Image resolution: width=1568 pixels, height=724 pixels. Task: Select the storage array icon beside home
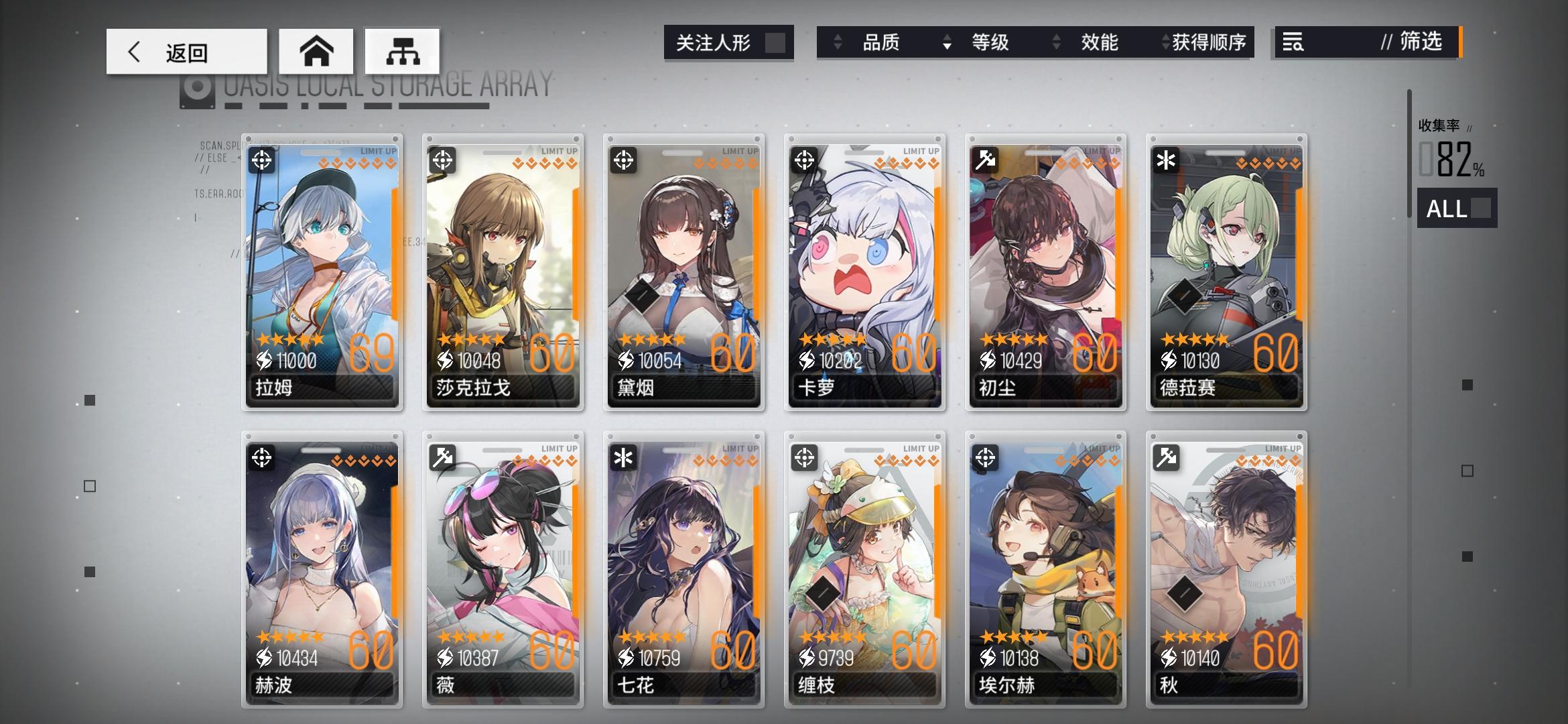[x=402, y=50]
